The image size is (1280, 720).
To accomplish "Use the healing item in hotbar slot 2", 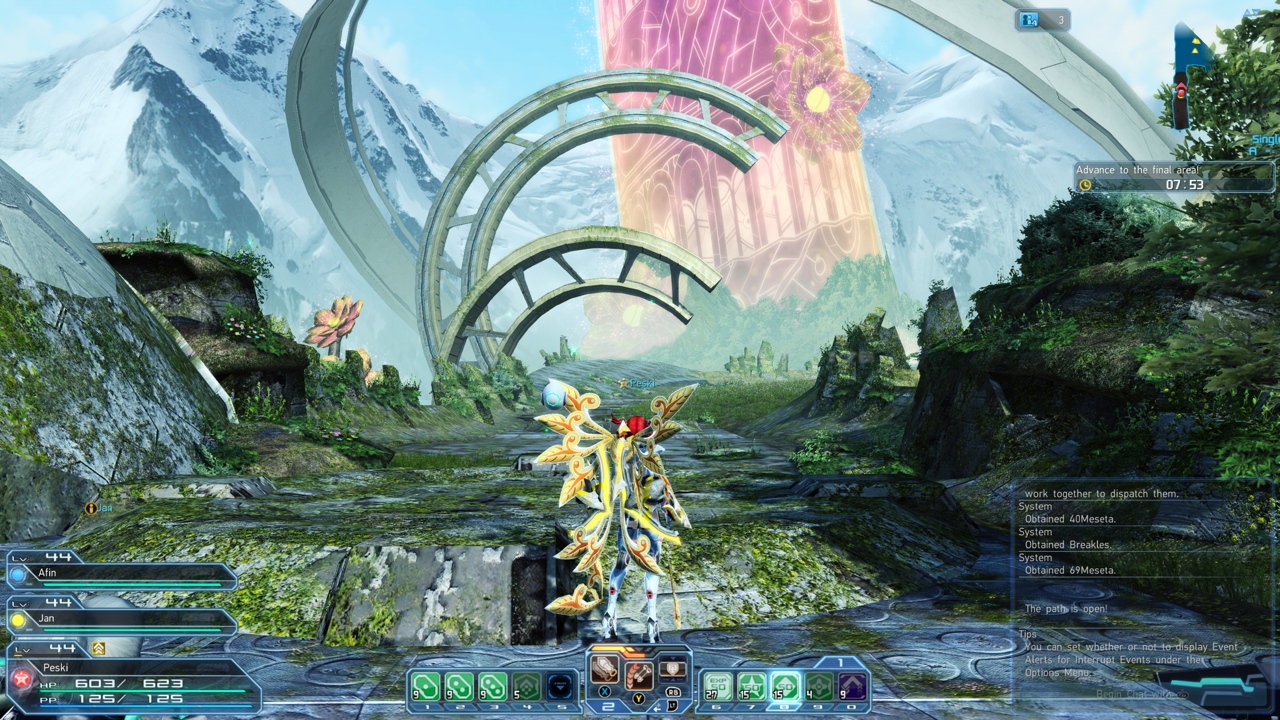I will coord(459,687).
